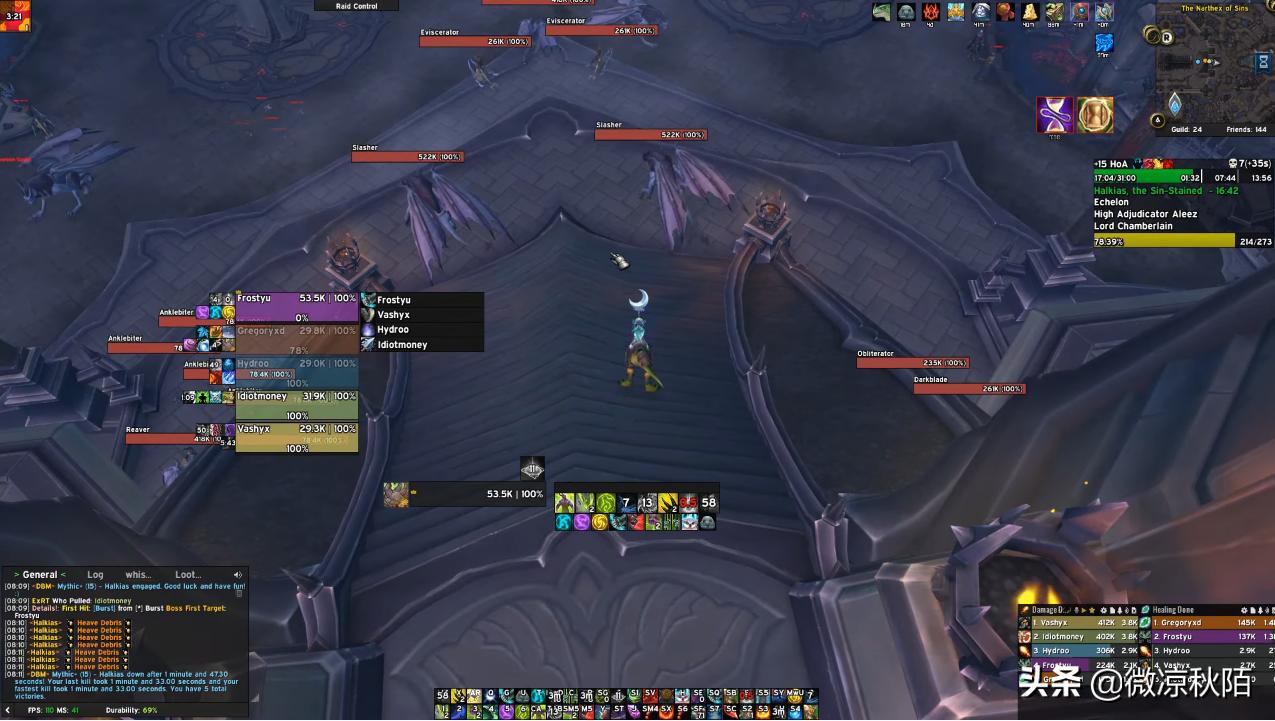The height and width of the screenshot is (721, 1275).
Task: Click Hydroo in the name list
Action: click(393, 330)
